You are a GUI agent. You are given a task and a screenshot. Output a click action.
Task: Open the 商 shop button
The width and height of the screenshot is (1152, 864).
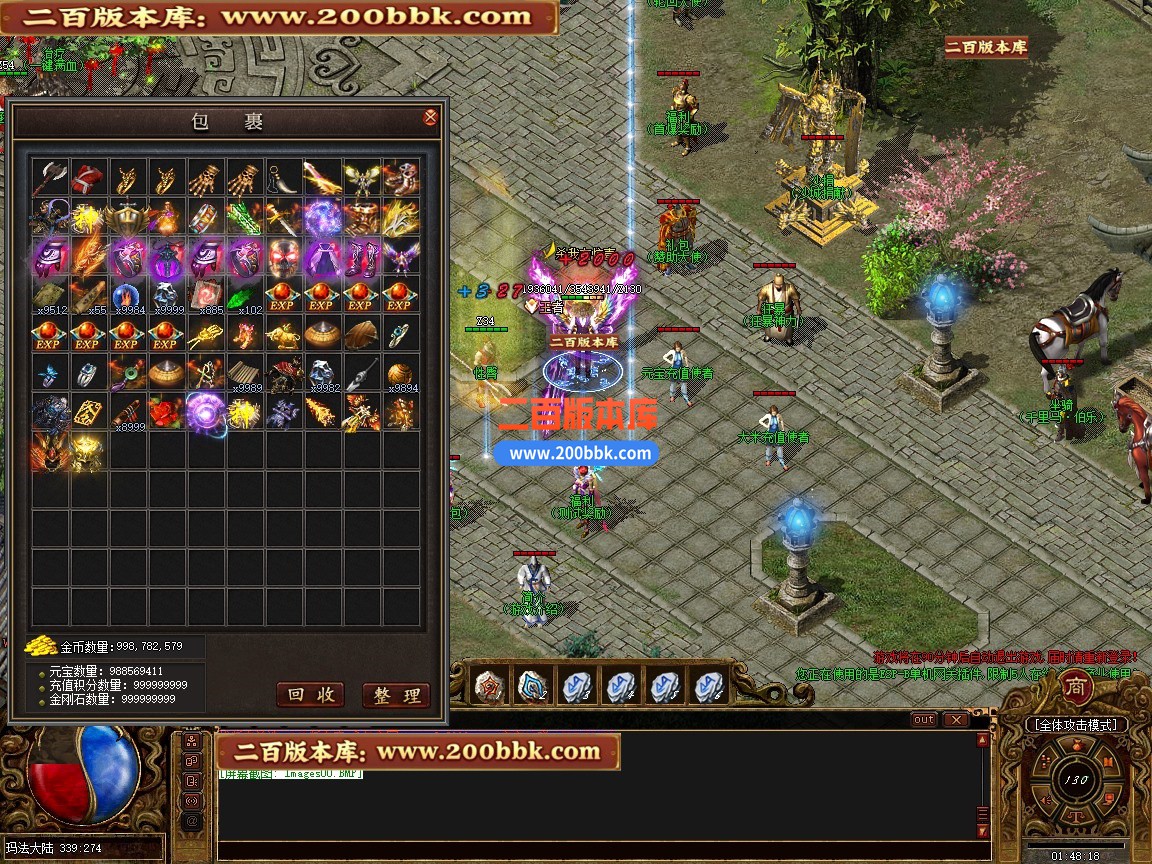pos(1075,688)
